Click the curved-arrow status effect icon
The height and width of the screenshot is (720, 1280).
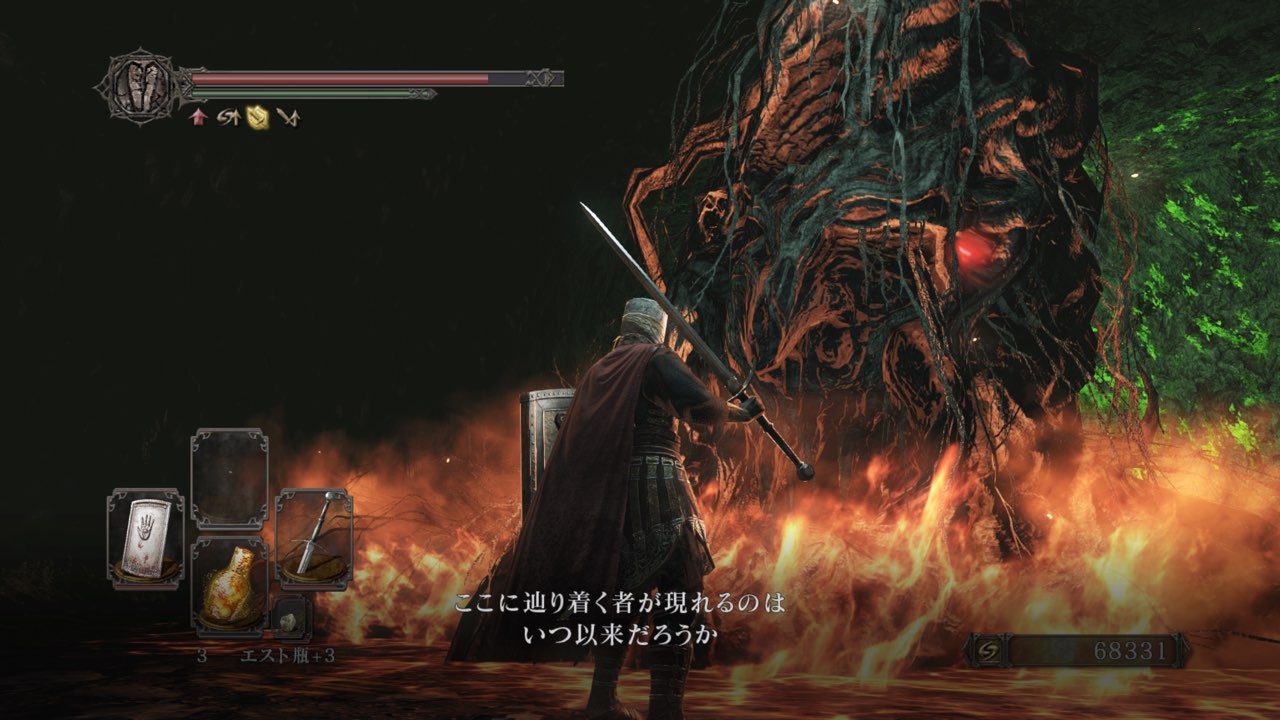point(229,117)
